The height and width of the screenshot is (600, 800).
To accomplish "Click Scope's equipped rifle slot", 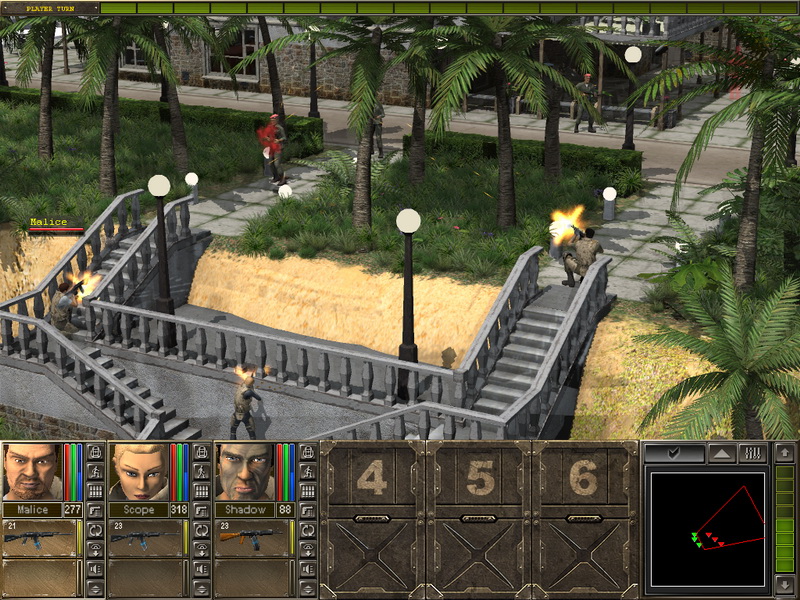I will pyautogui.click(x=147, y=537).
